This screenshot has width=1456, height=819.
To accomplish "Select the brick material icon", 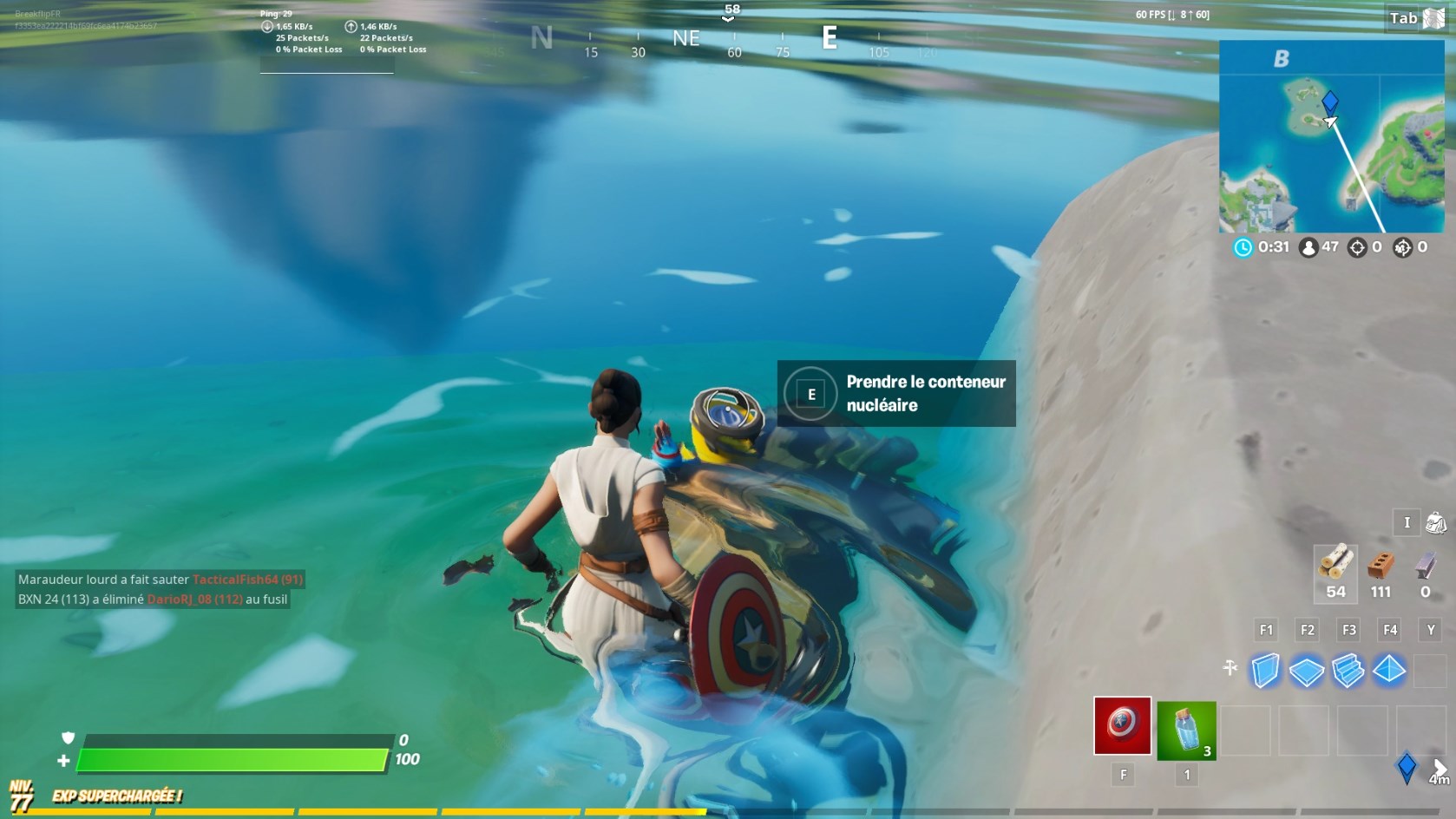I will [1381, 566].
